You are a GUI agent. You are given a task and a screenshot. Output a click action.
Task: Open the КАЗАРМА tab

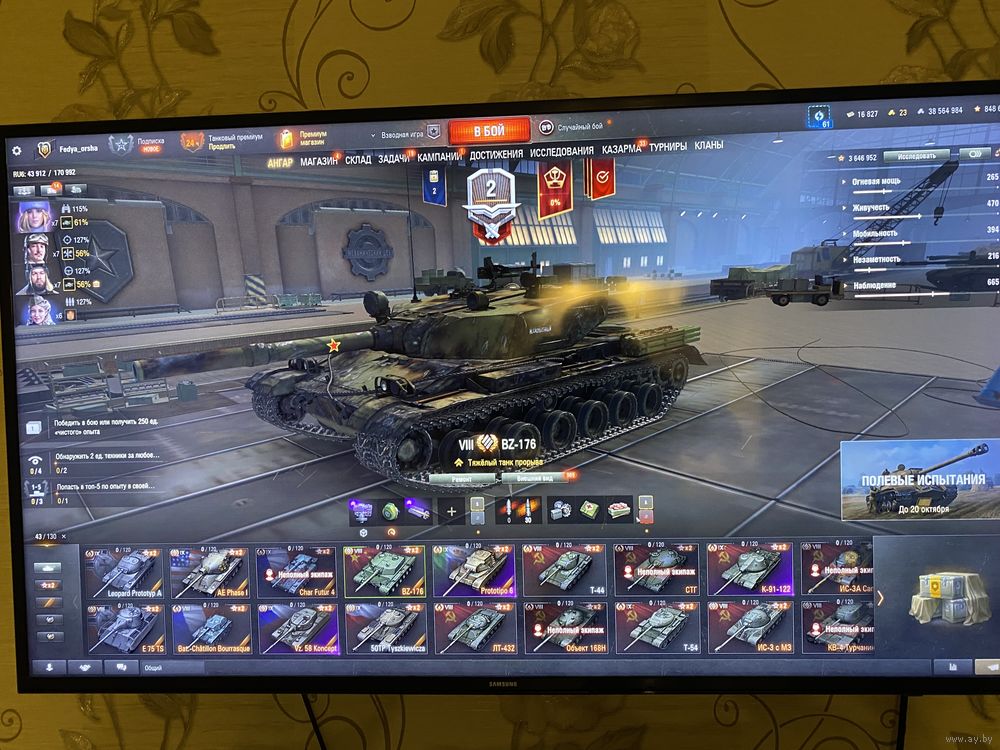621,149
